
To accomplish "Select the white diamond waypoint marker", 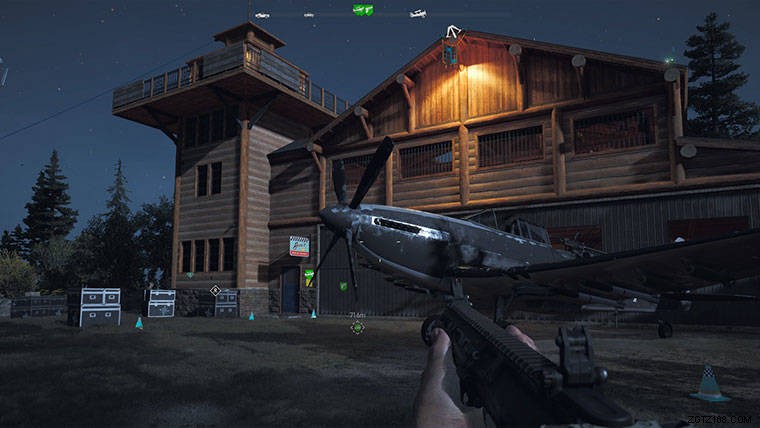I will pyautogui.click(x=215, y=290).
